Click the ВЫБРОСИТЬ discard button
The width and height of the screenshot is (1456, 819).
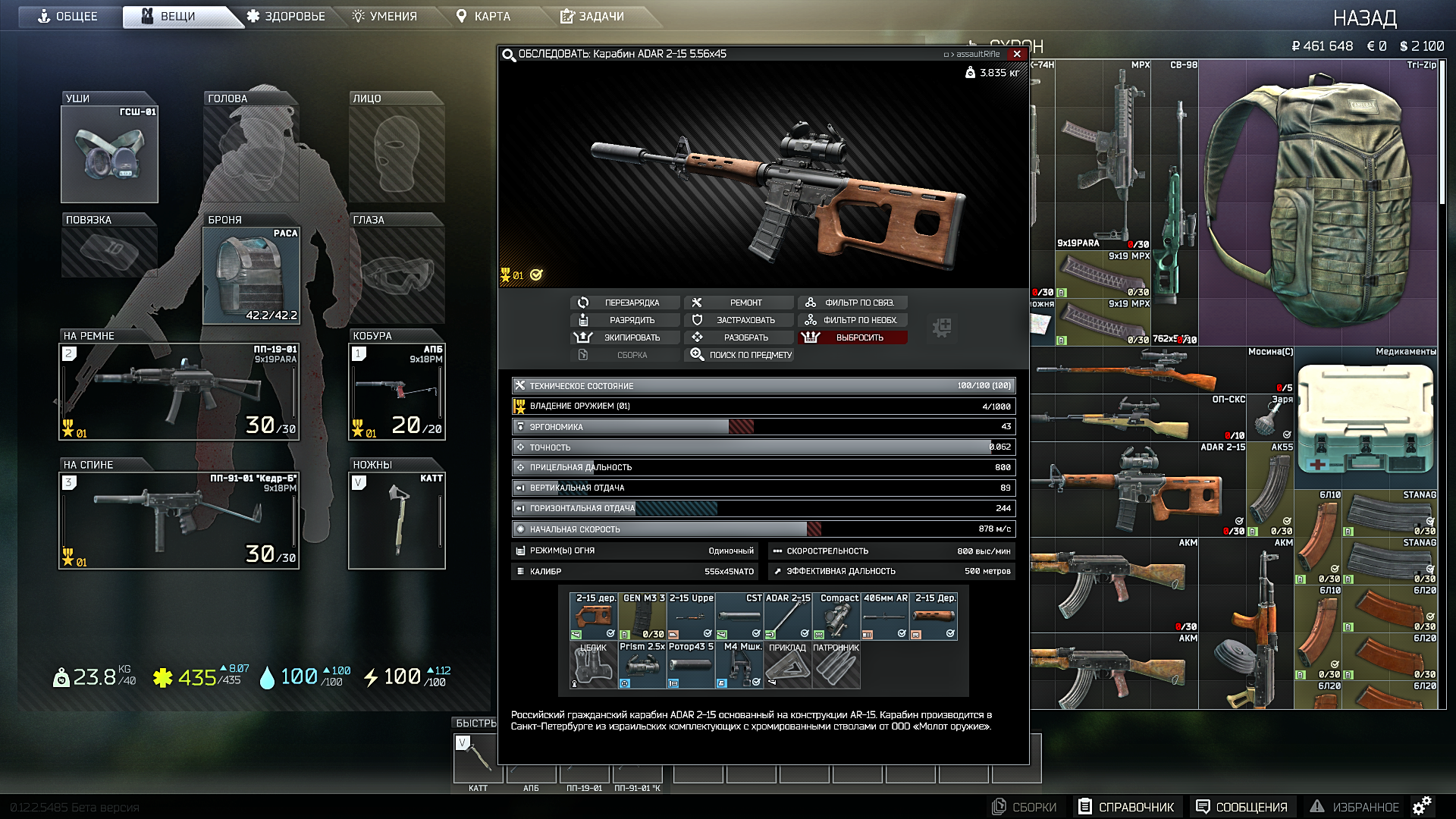[852, 337]
